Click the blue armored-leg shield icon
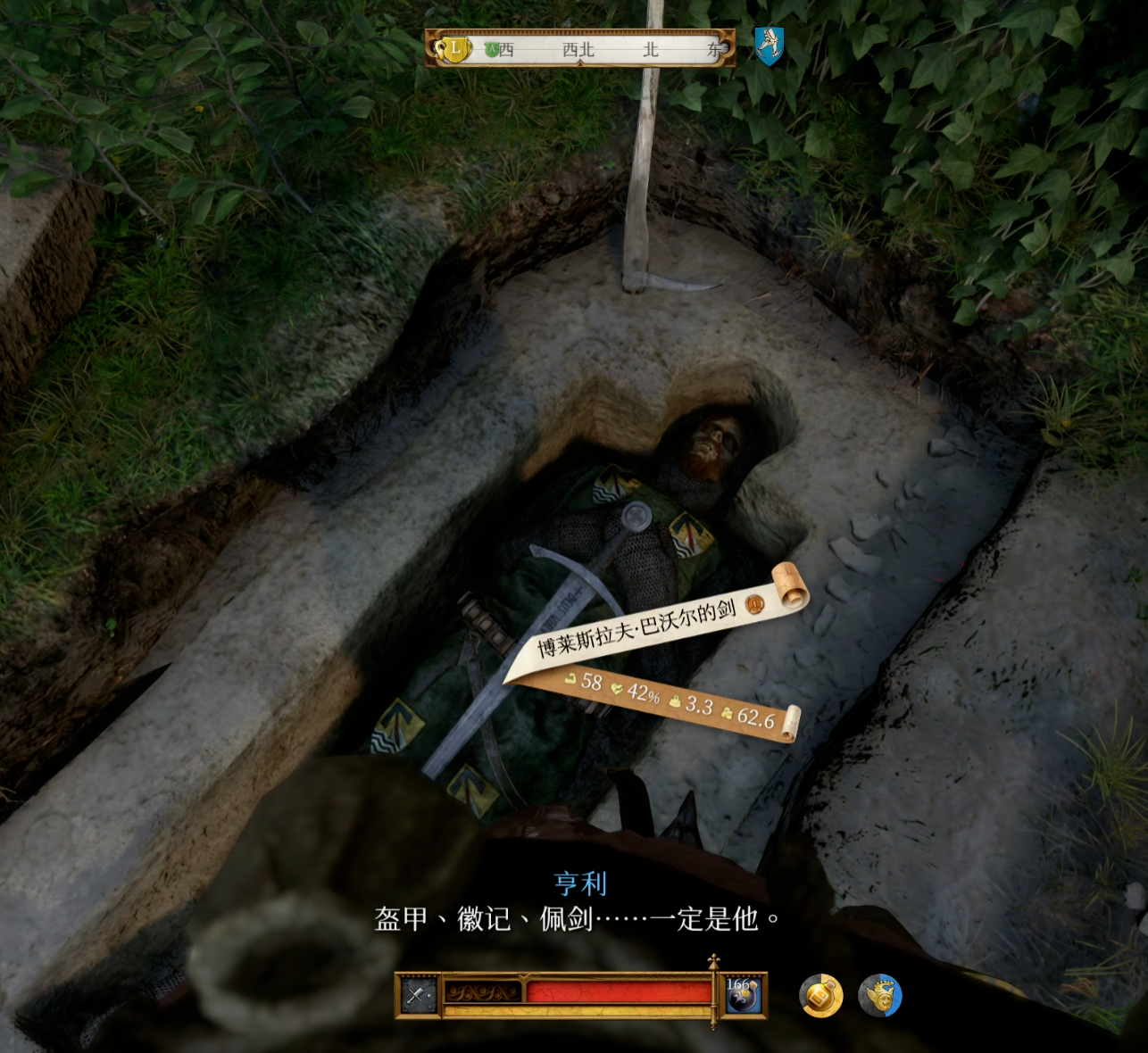The width and height of the screenshot is (1148, 1053). (769, 45)
